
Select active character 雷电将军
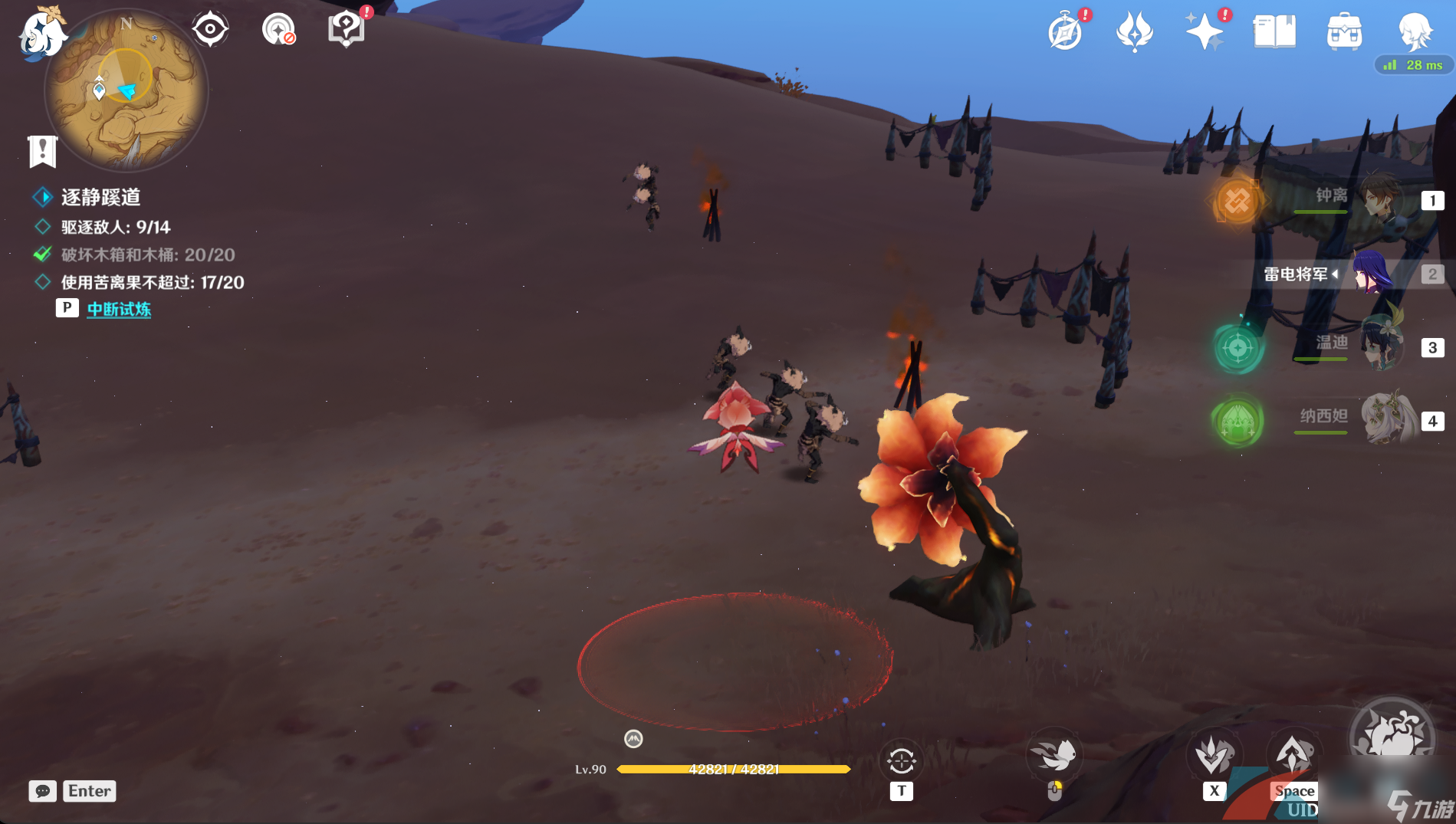click(x=1372, y=274)
